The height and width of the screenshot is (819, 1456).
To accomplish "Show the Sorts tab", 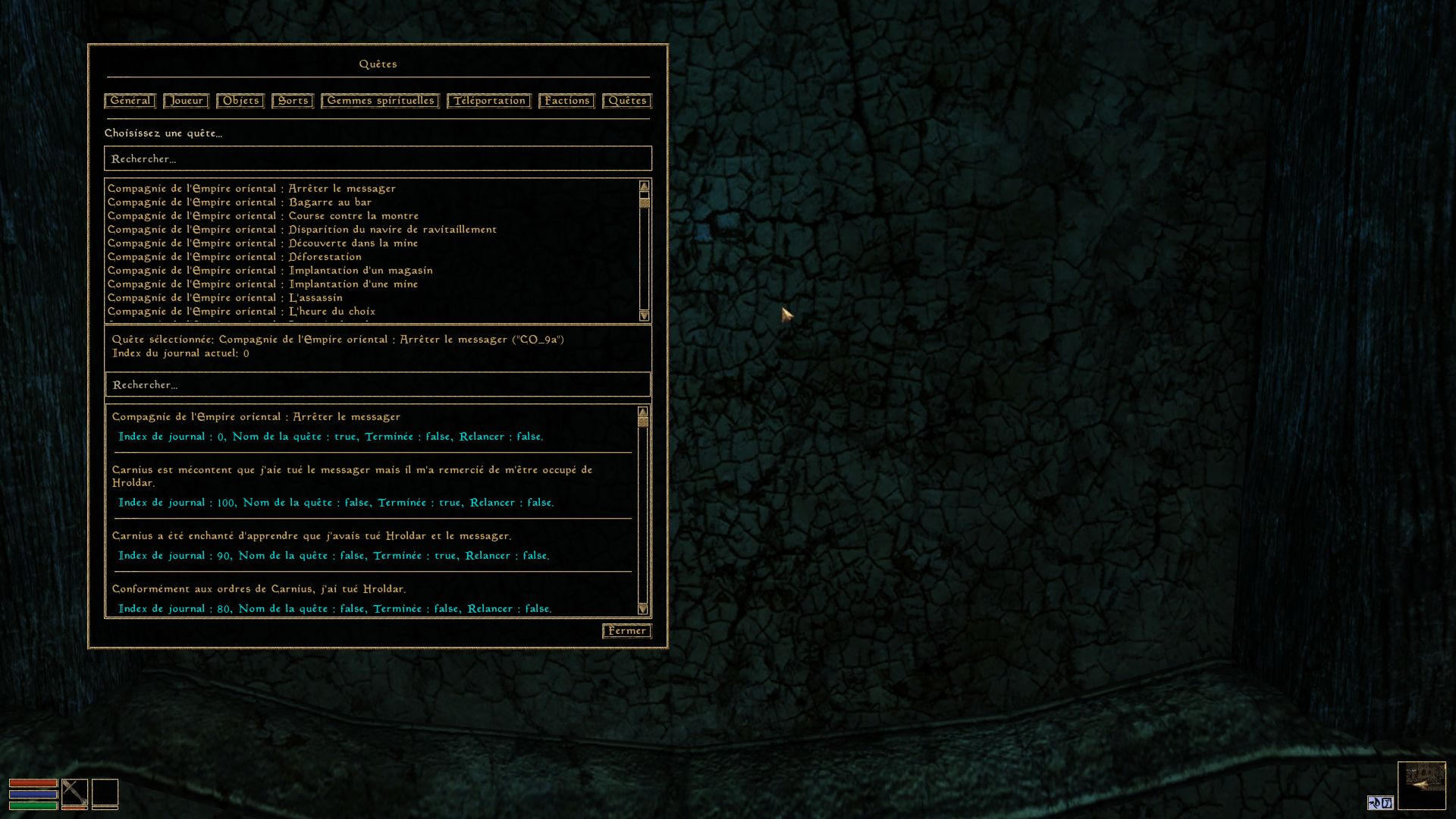I will 293,101.
